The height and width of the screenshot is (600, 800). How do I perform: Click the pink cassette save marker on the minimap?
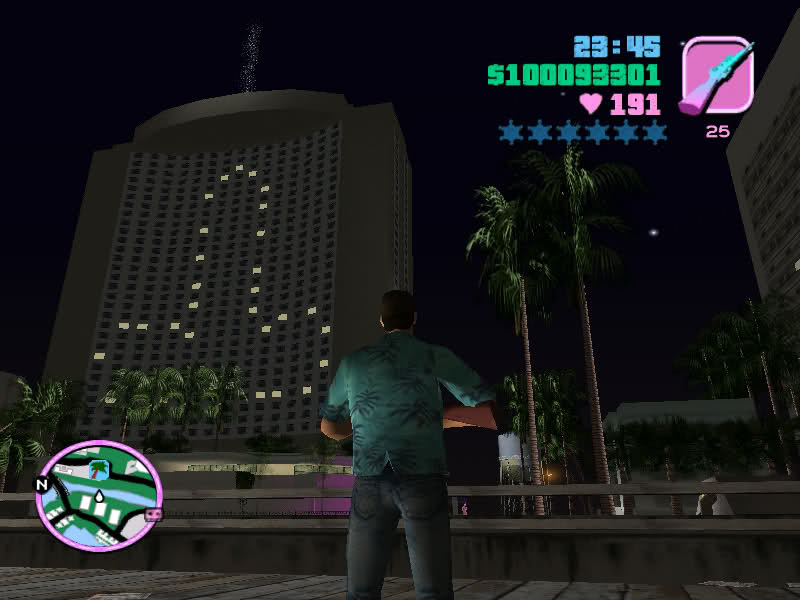point(153,514)
